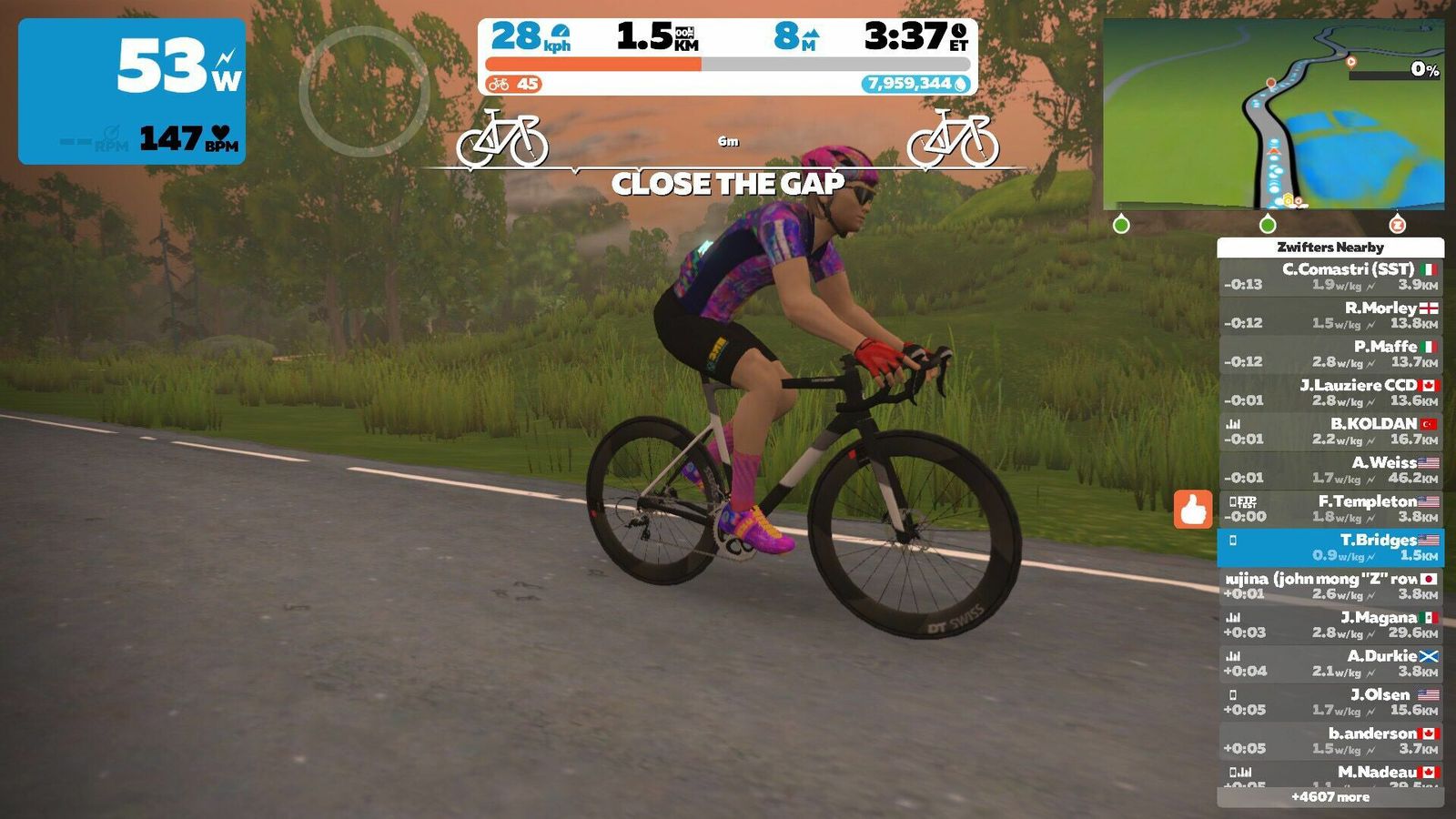Select highlighted T.Bridges rider row
The width and height of the screenshot is (1456, 819).
1330,547
